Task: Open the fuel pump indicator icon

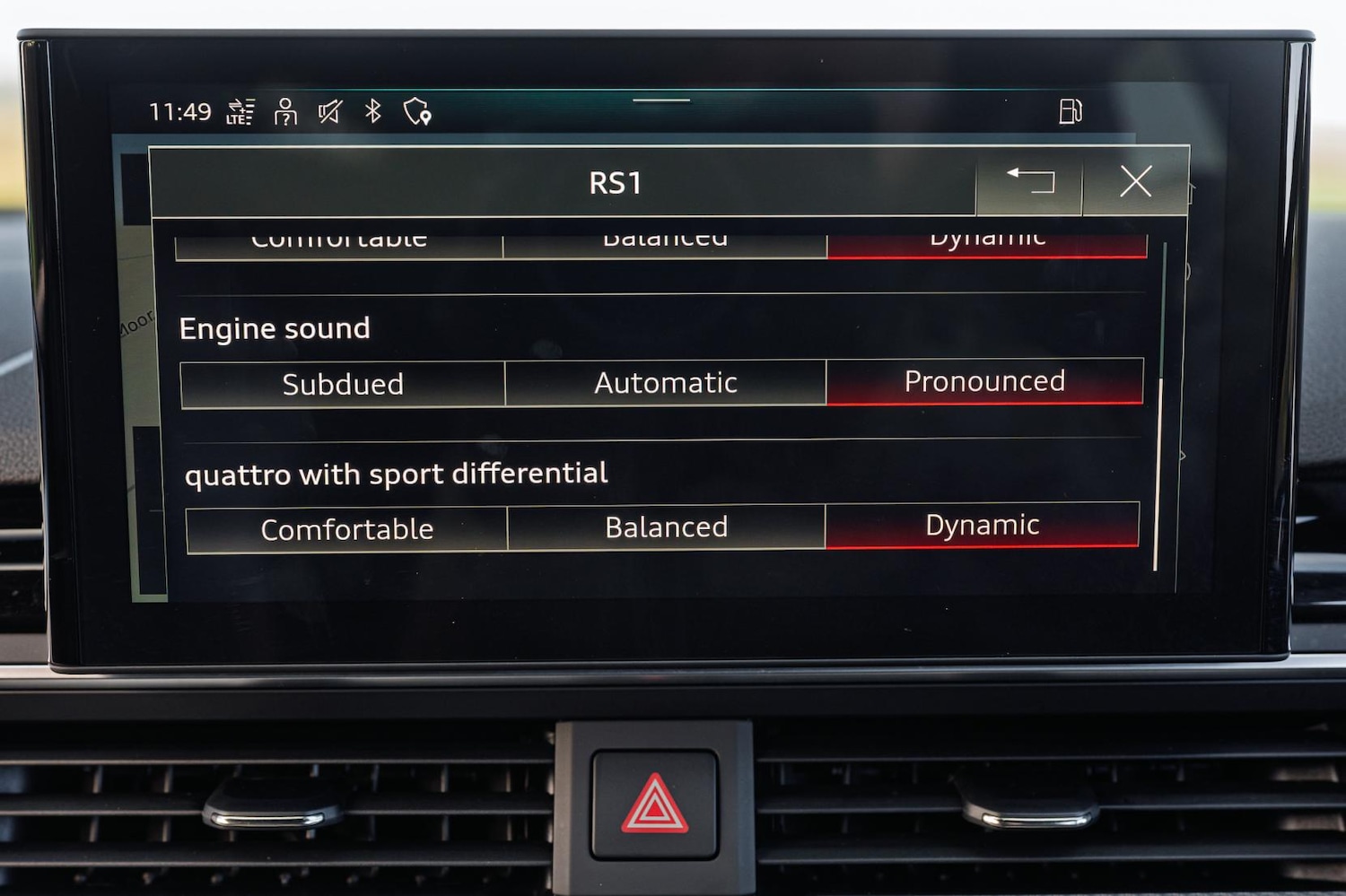Action: [1071, 110]
